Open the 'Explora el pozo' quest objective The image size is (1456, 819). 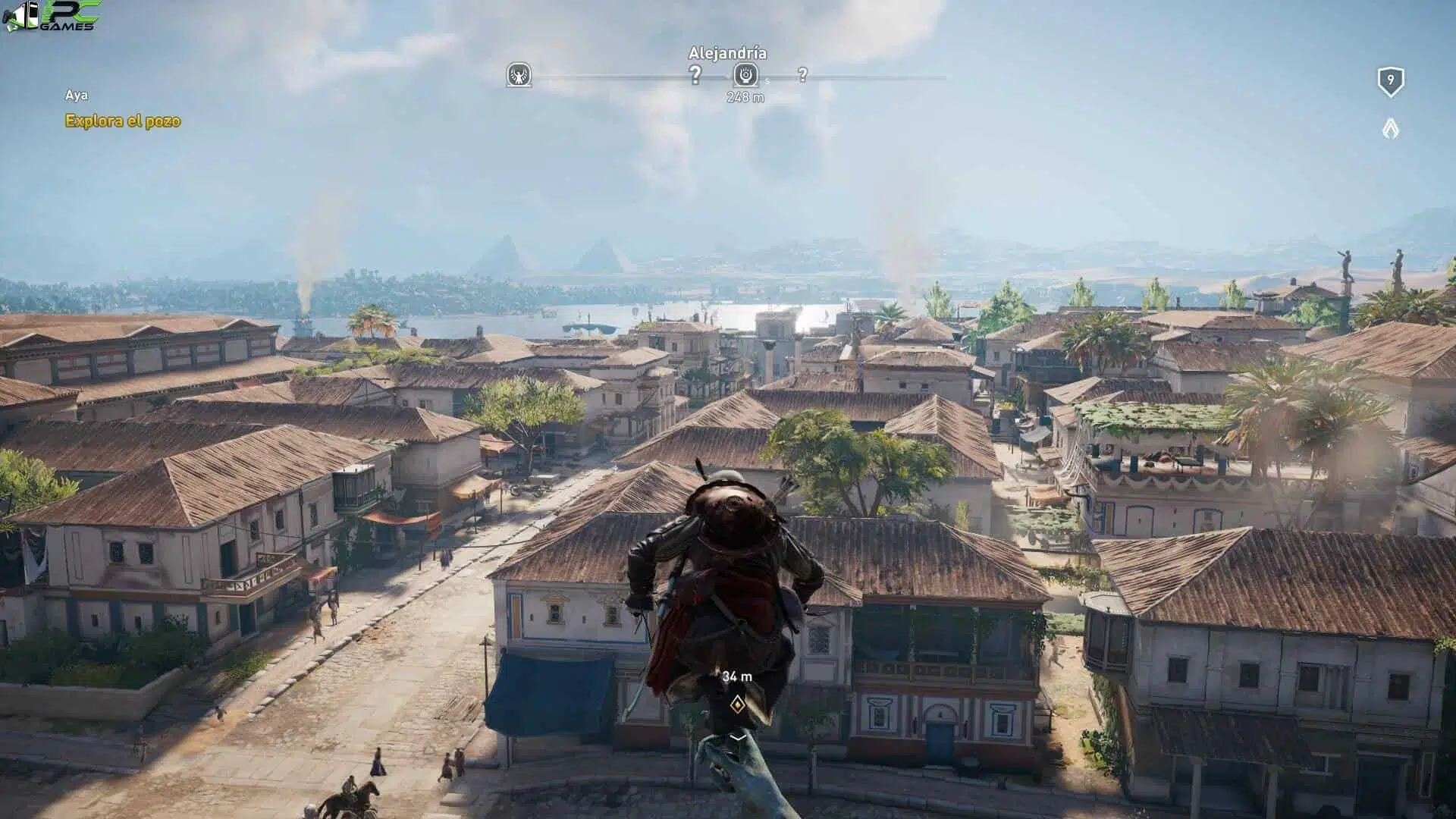pyautogui.click(x=123, y=121)
